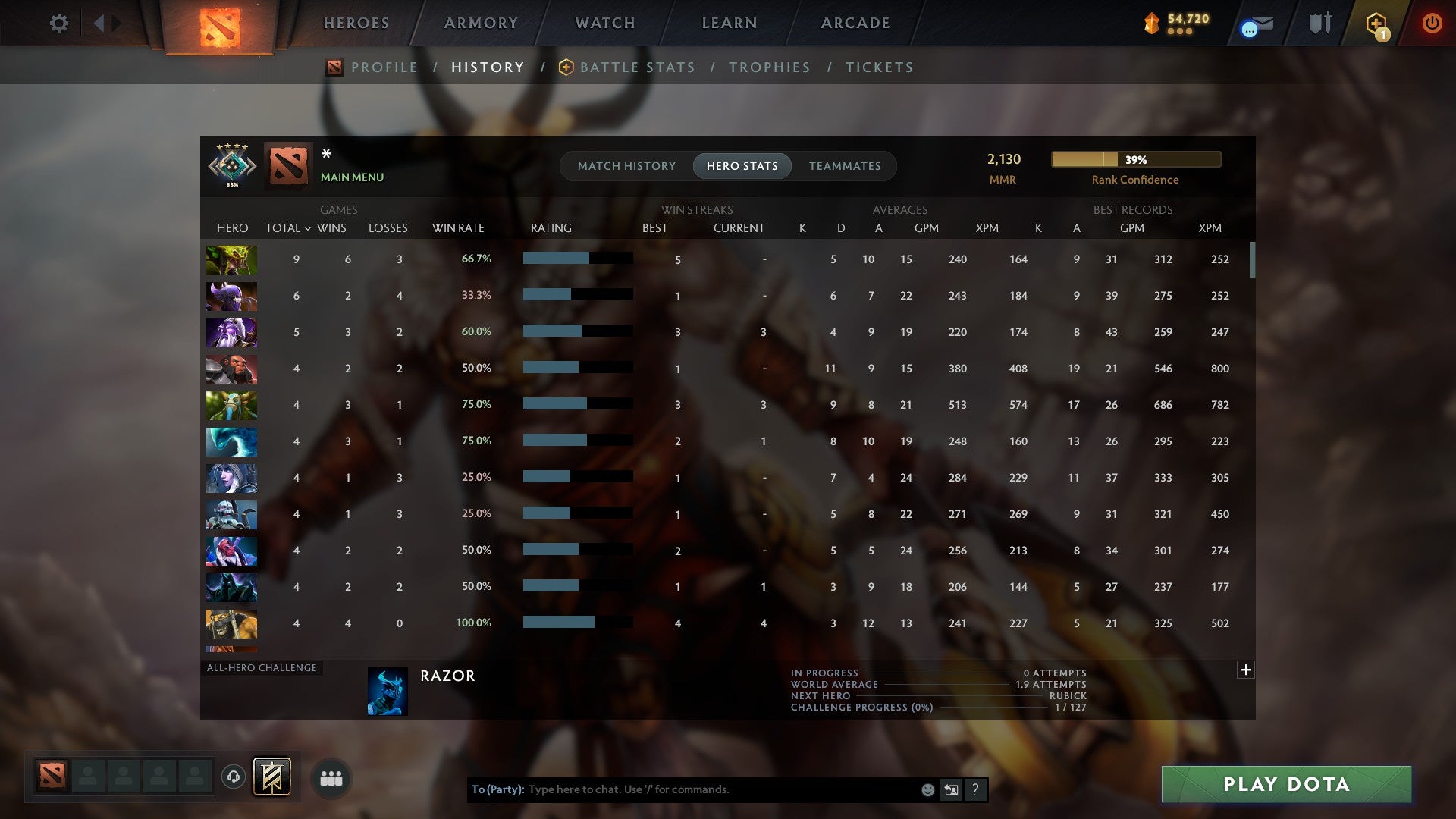The image size is (1456, 819).
Task: Go to the TROPHIES section
Action: [x=769, y=67]
